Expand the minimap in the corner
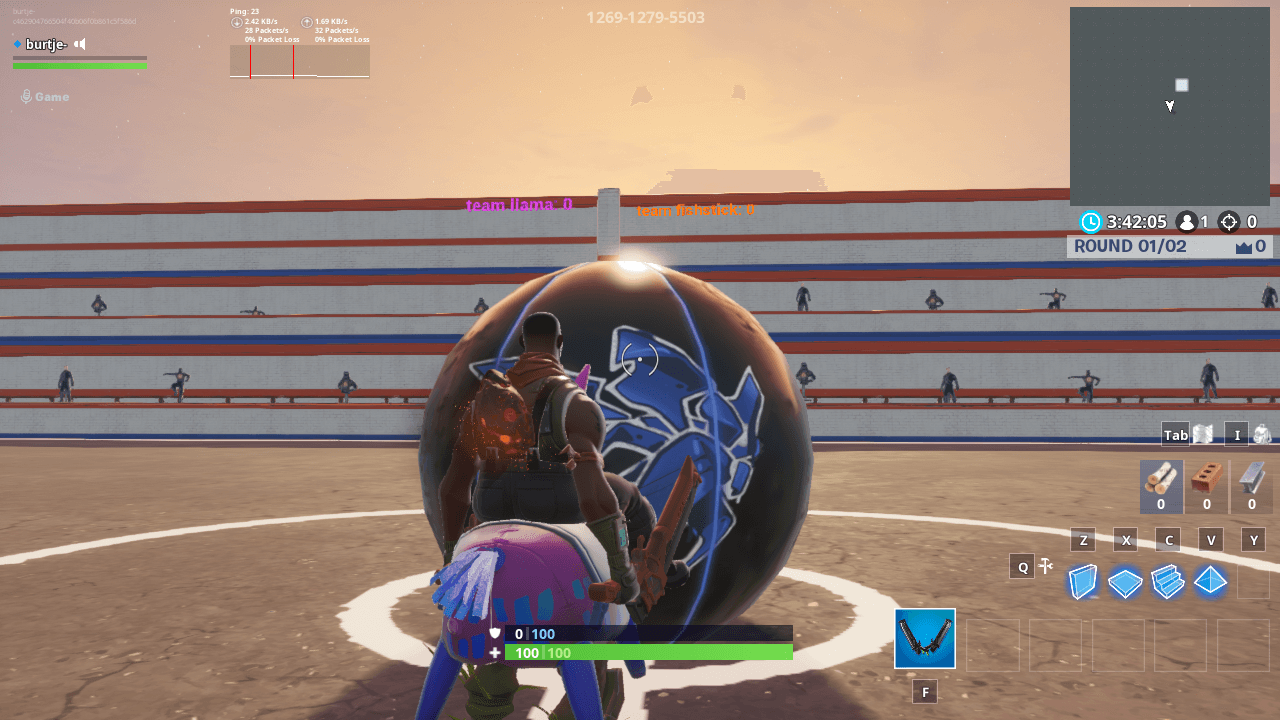 [x=1170, y=105]
